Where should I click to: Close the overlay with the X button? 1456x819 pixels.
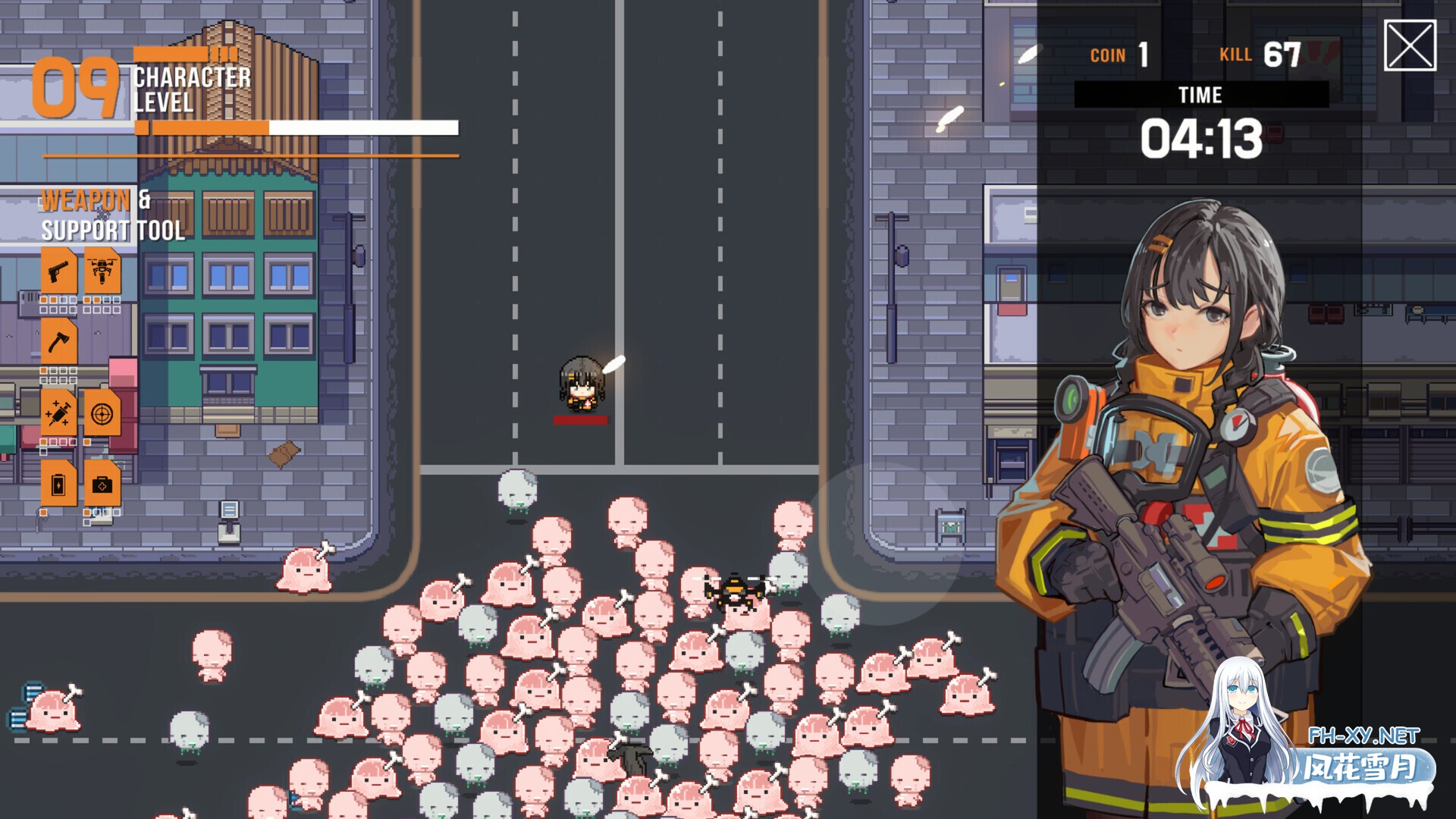pyautogui.click(x=1410, y=45)
